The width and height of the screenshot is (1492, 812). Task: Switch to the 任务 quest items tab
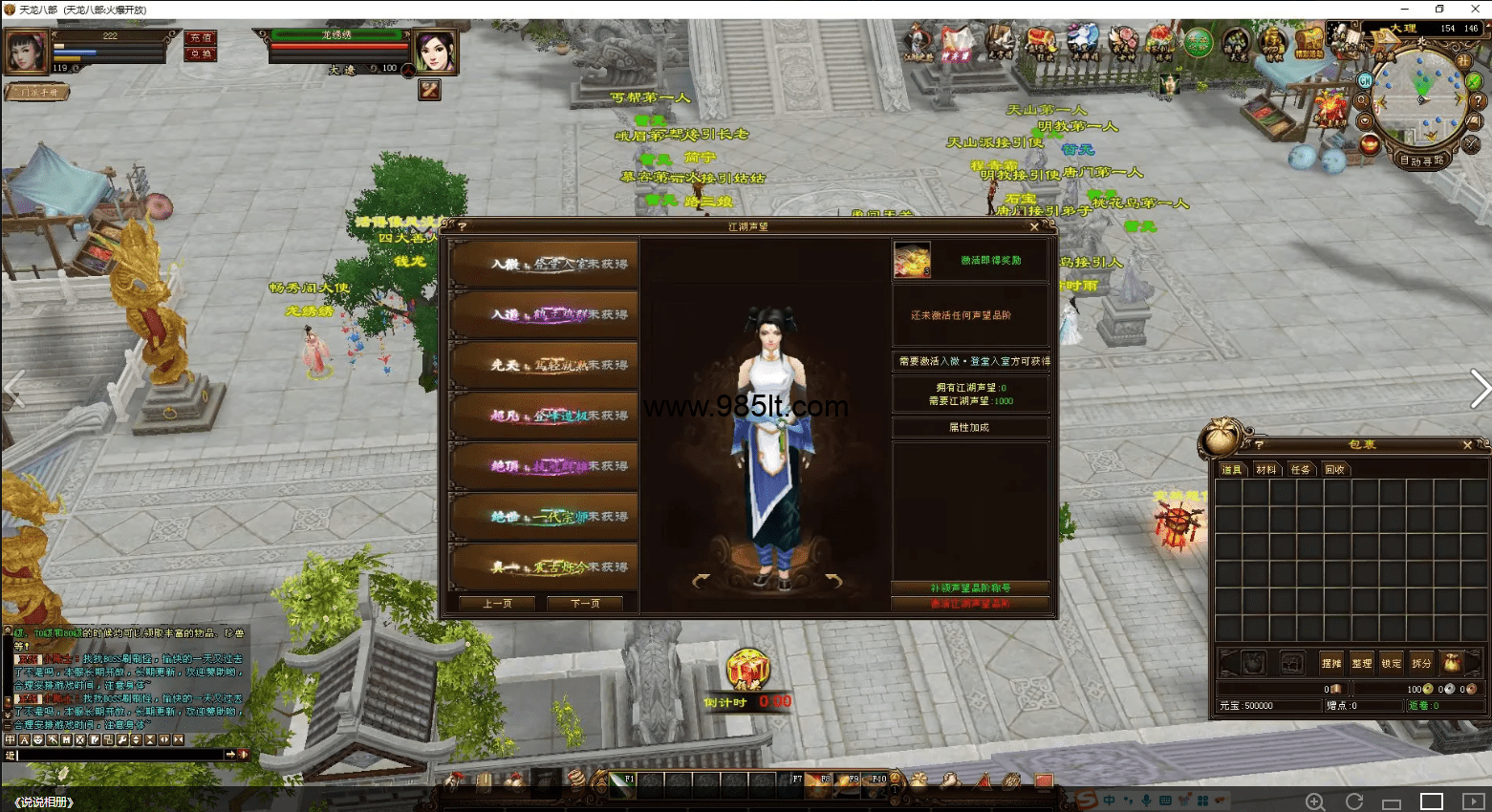coord(1300,469)
